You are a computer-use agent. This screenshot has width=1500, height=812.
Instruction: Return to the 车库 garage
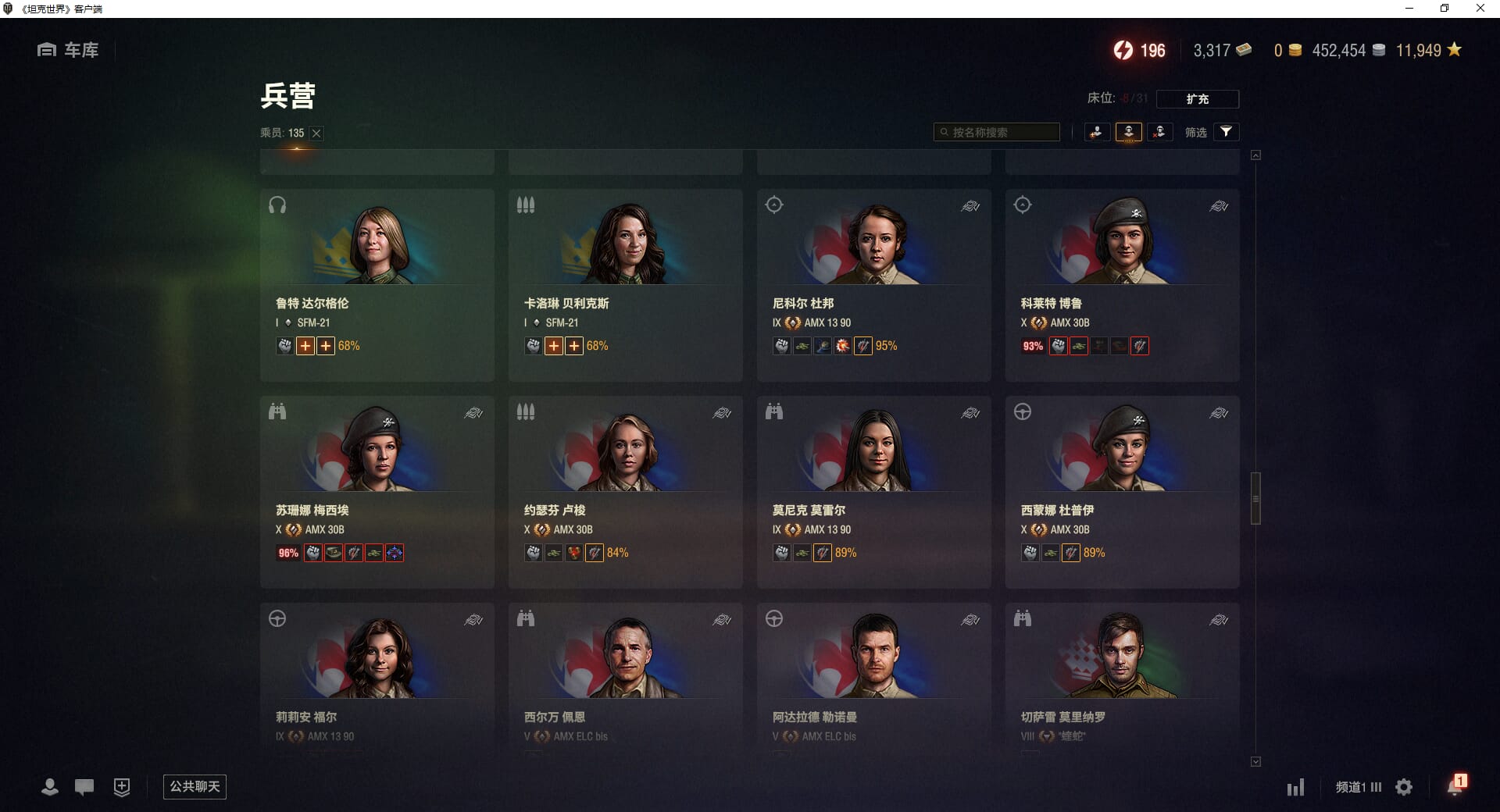pyautogui.click(x=68, y=50)
